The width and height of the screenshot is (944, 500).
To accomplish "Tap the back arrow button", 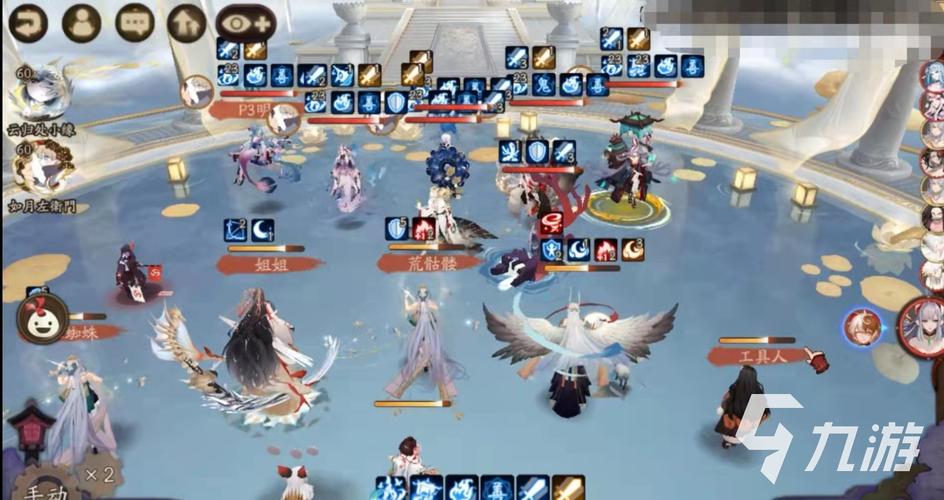I will point(30,23).
